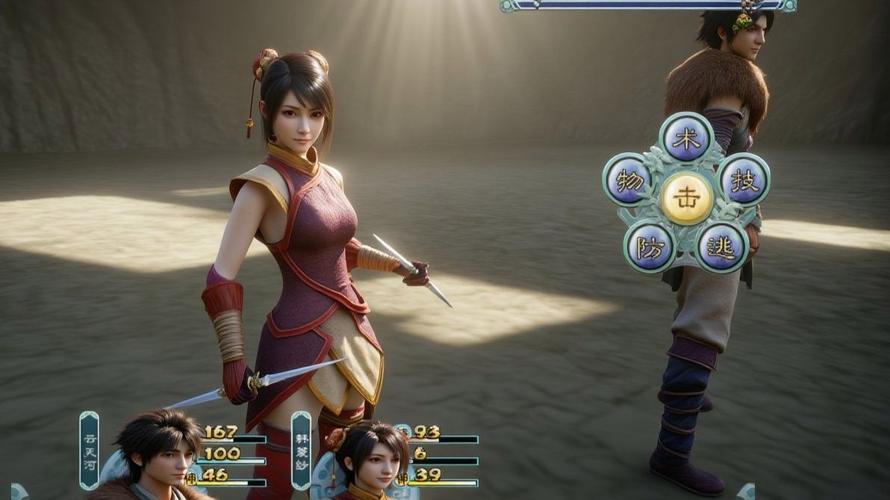Open the 术 spell command
Image resolution: width=890 pixels, height=500 pixels.
pos(686,139)
